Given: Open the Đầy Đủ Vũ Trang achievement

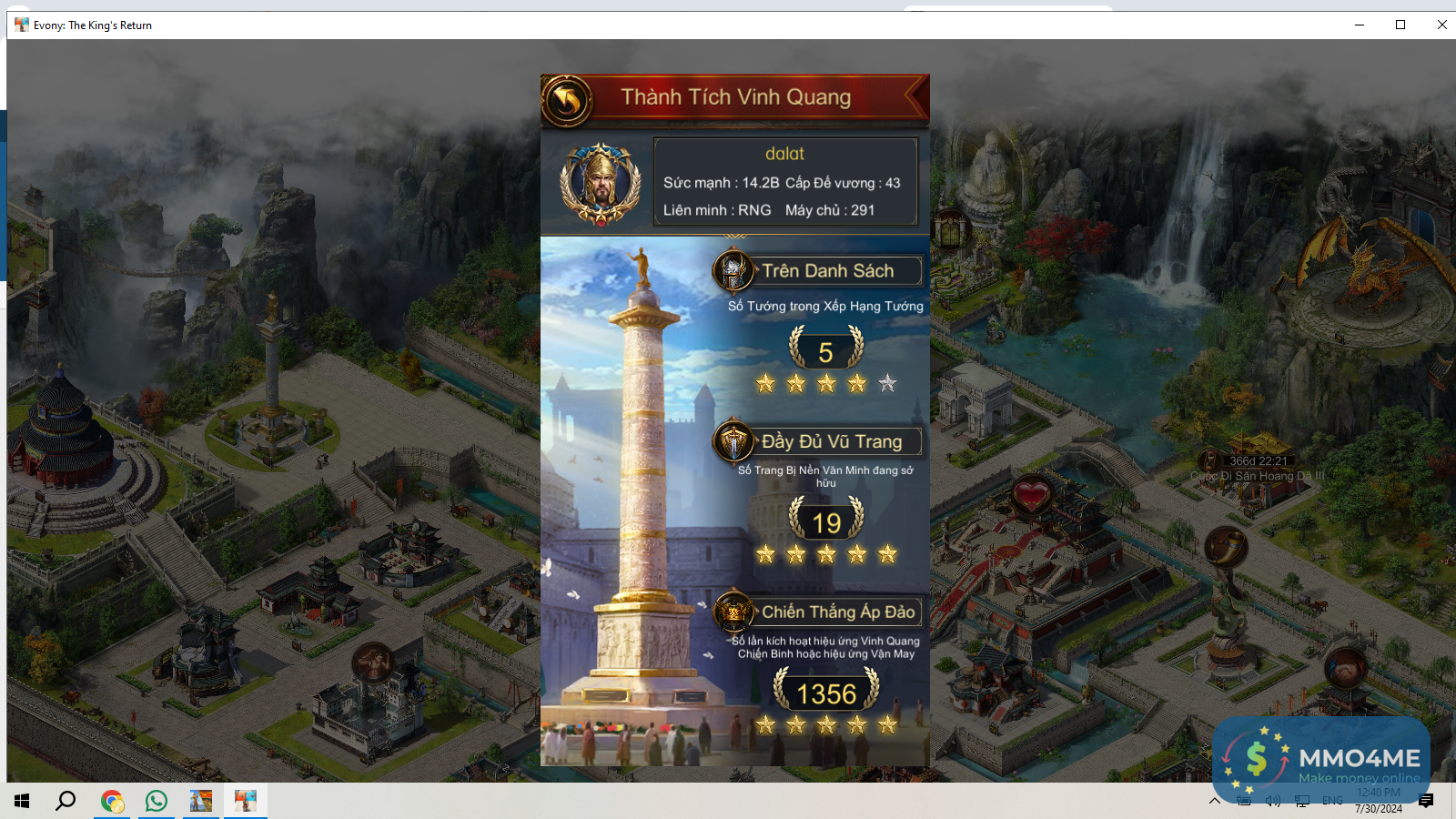Looking at the screenshot, I should coord(831,442).
